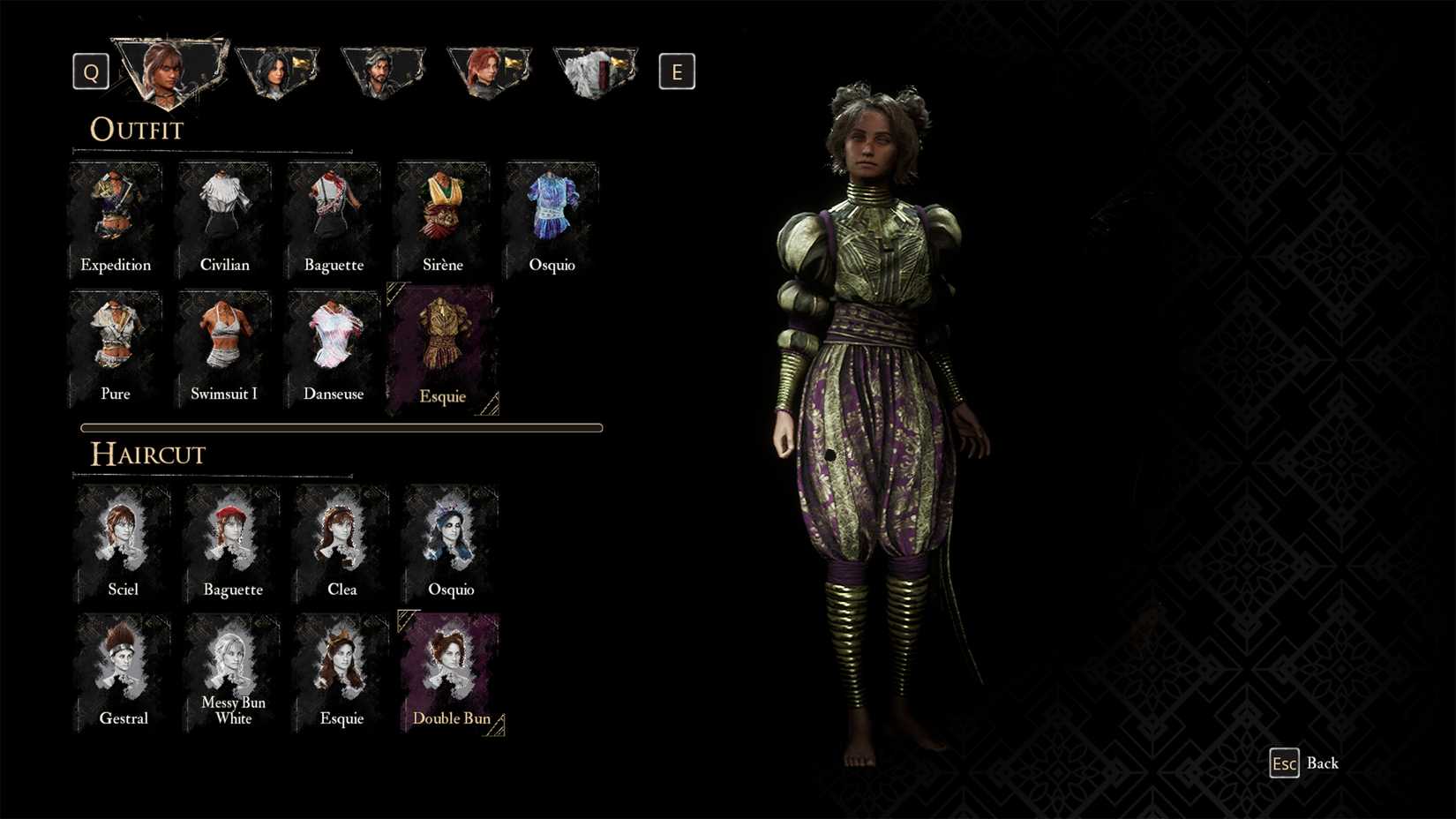Choose the Baguette outfit

[334, 216]
